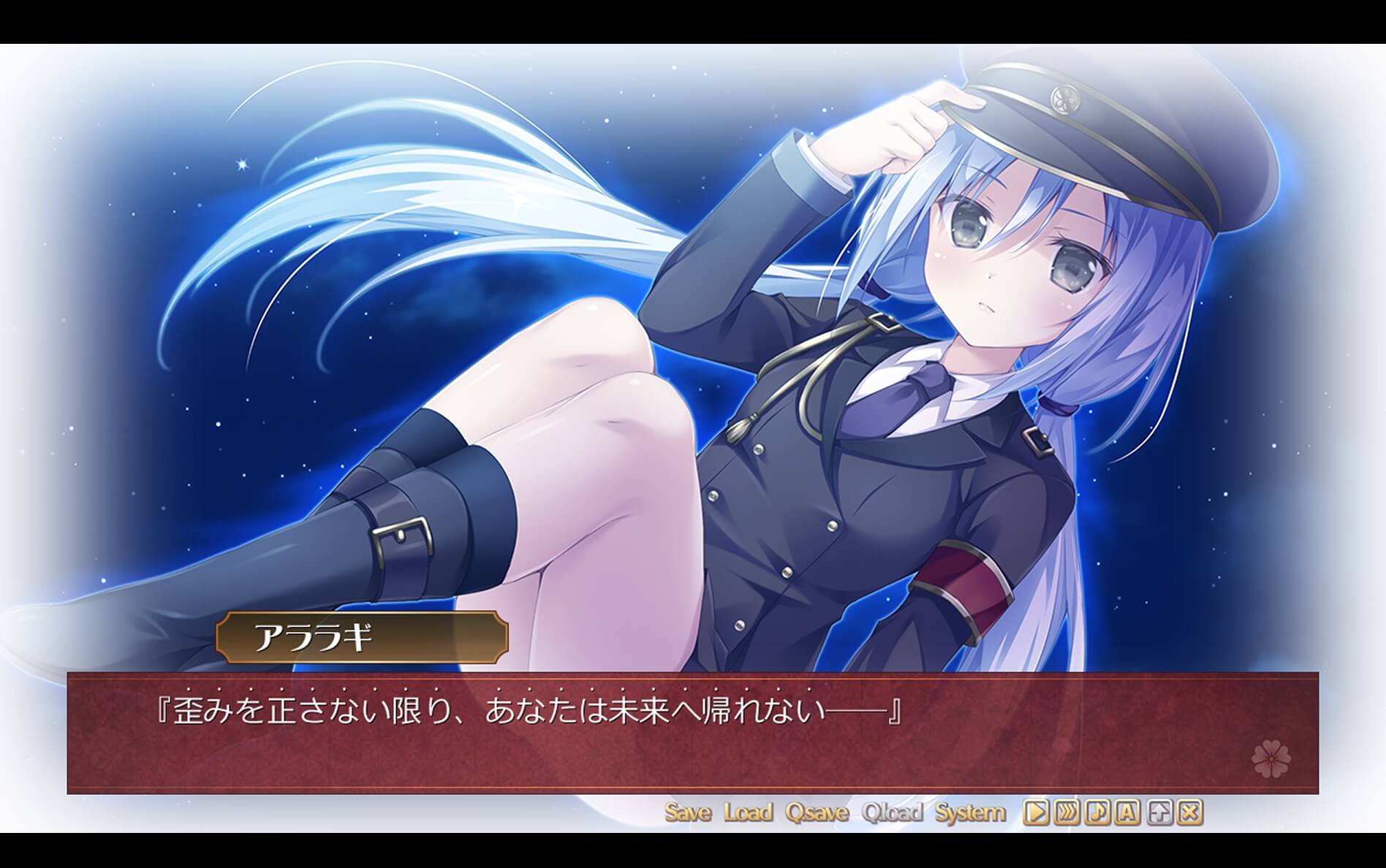
Task: Quick load using Qload
Action: [x=893, y=811]
